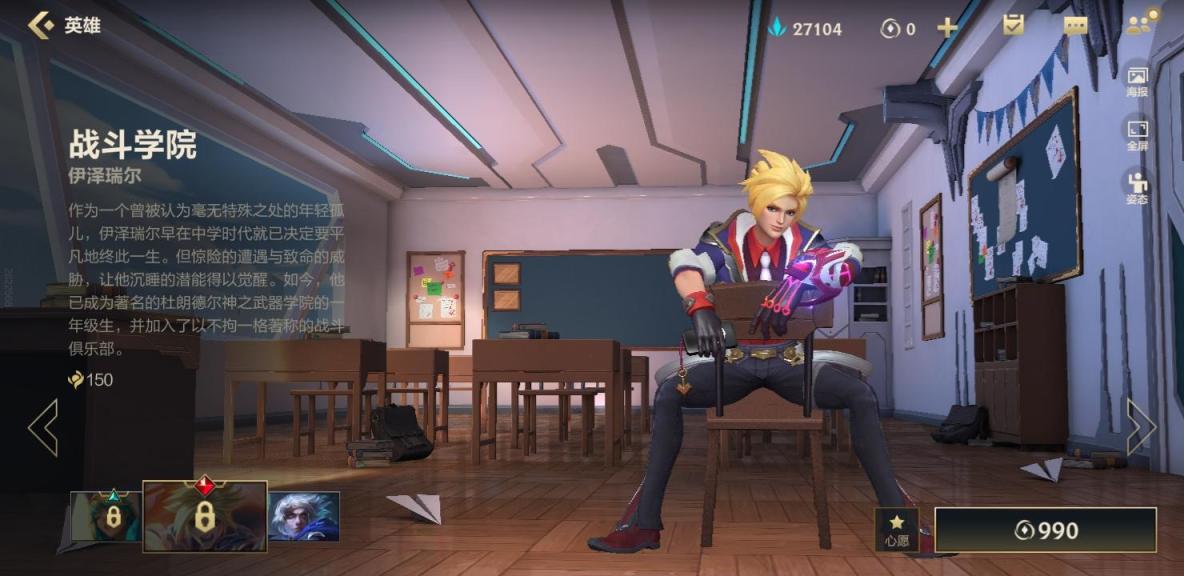The image size is (1184, 576).
Task: Open the 姿态 pose options
Action: click(1137, 188)
